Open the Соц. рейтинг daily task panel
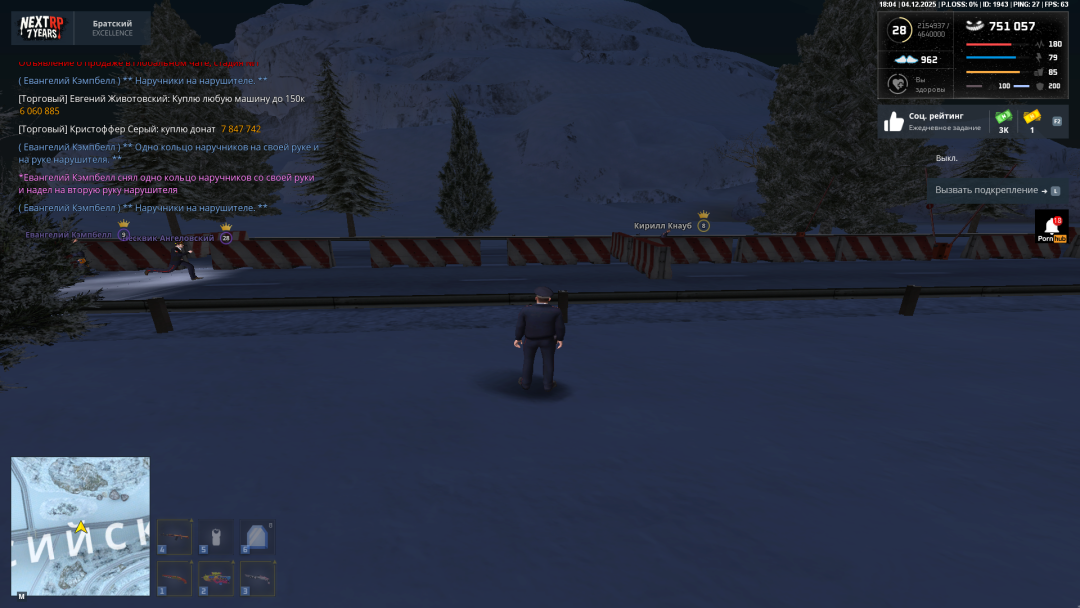 click(x=932, y=122)
